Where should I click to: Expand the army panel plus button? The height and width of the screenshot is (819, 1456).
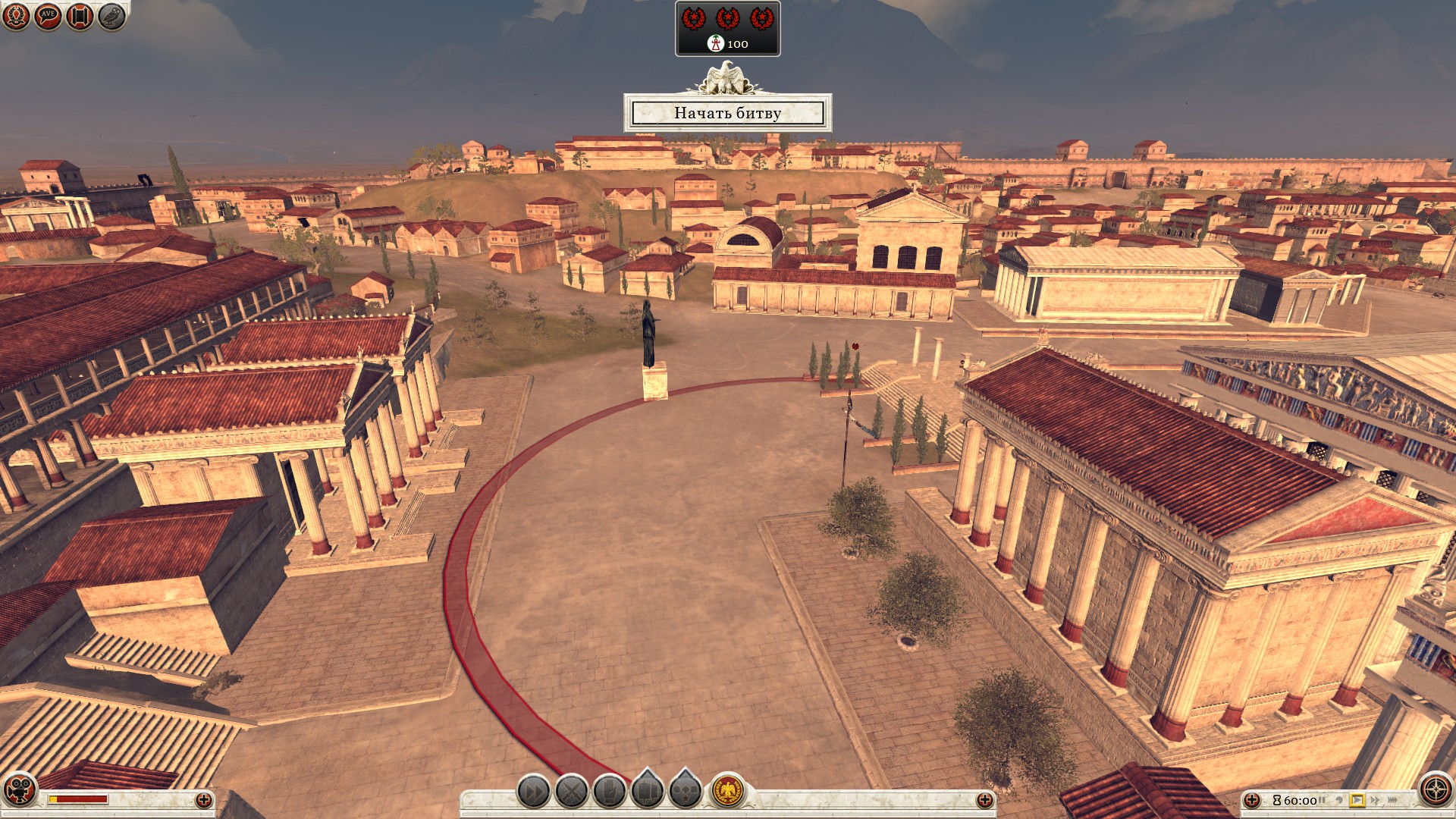click(984, 799)
